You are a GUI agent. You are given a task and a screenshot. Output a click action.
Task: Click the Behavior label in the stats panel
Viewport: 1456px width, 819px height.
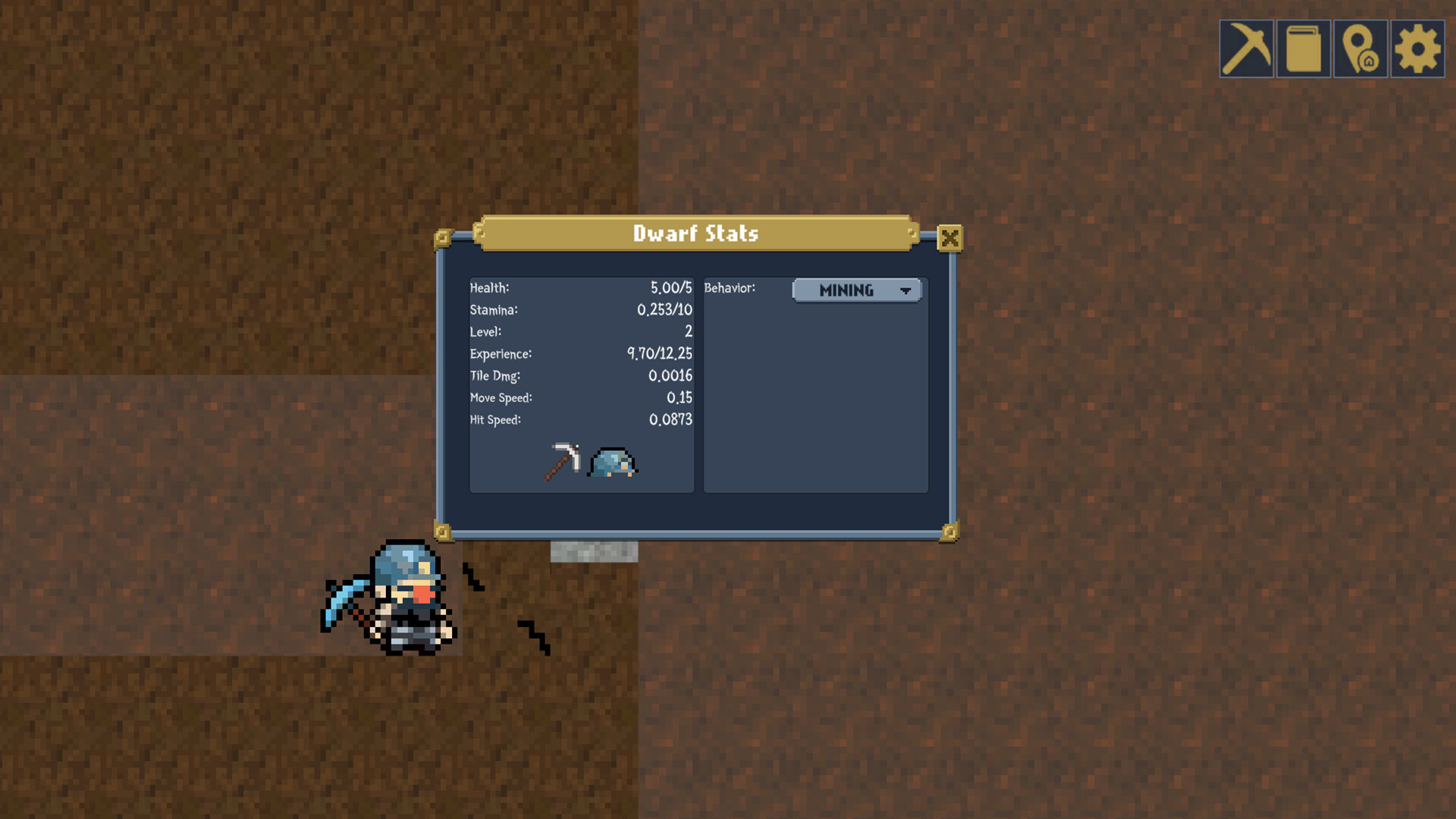tap(729, 288)
